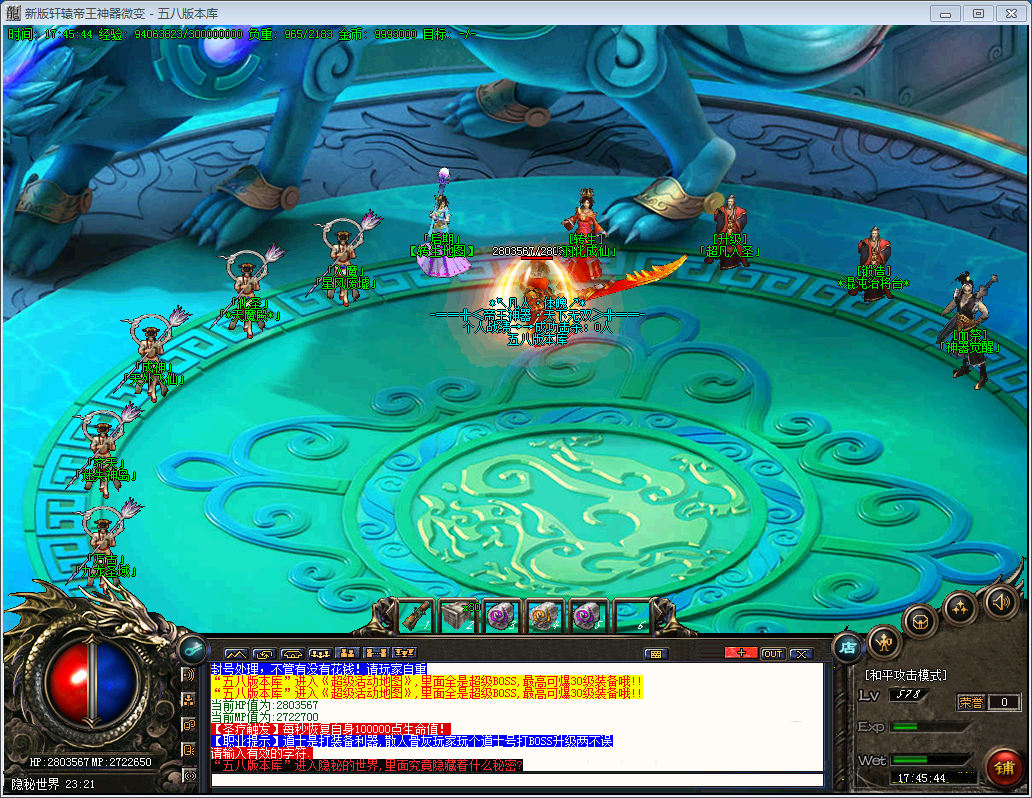The image size is (1032, 798).
Task: Toggle the top chat channel broadcast icon
Action: [x=189, y=675]
